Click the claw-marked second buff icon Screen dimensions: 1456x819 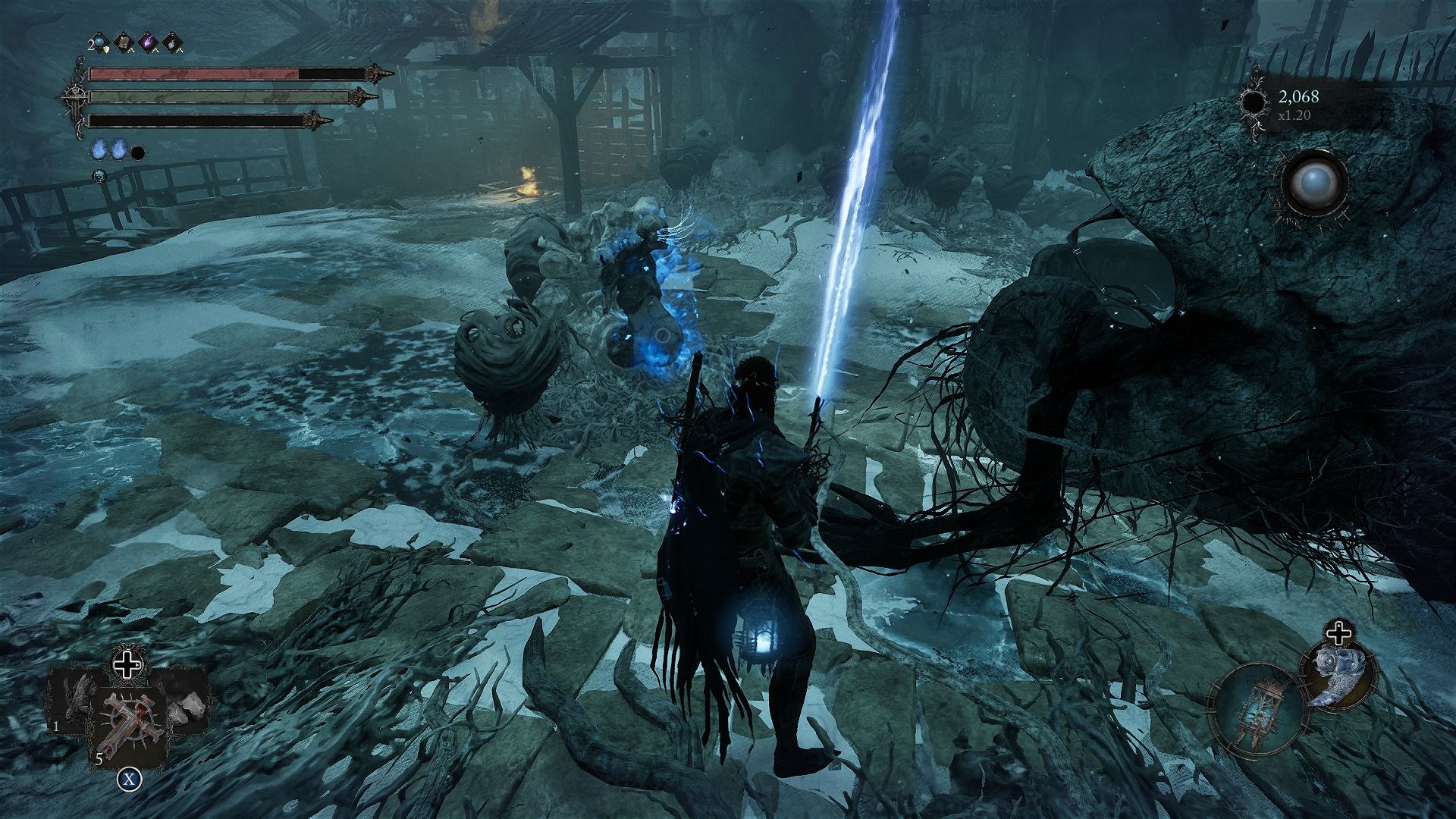tap(124, 42)
